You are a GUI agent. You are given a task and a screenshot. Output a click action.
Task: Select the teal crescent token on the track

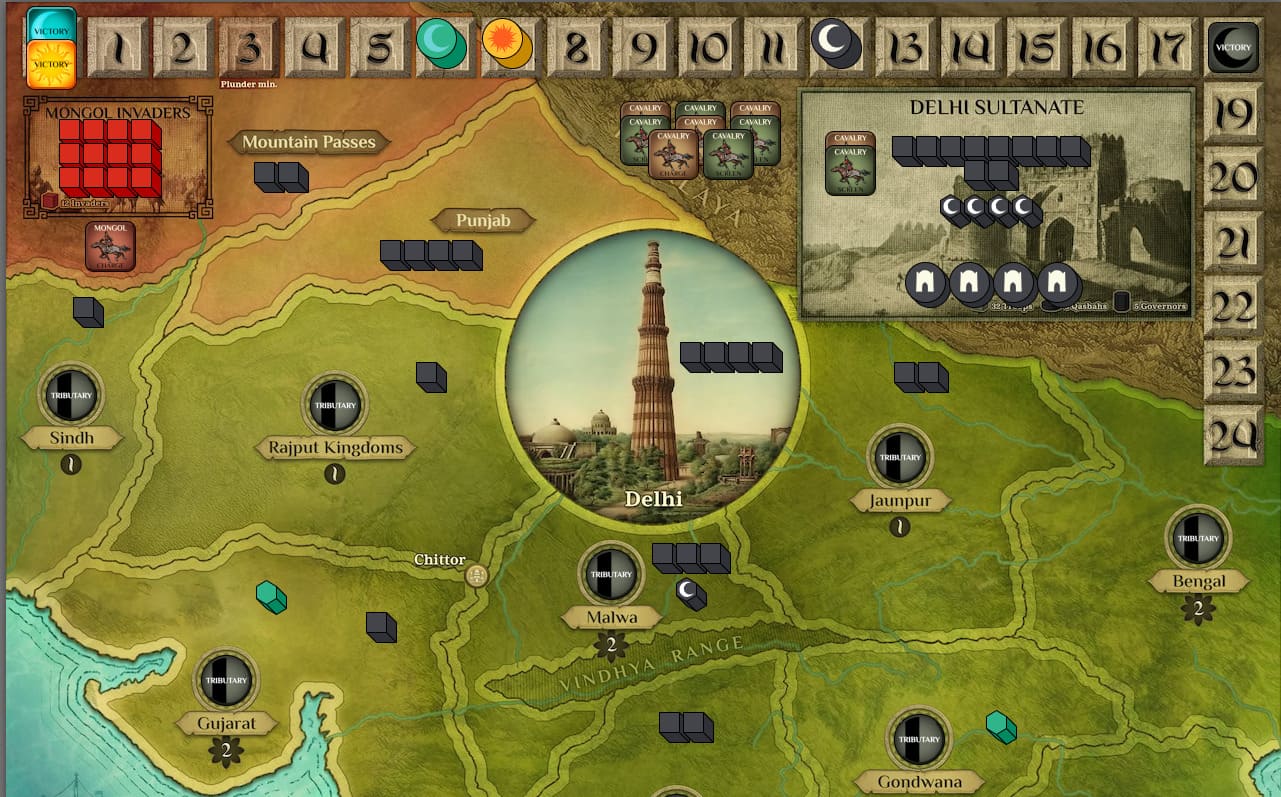click(x=440, y=44)
